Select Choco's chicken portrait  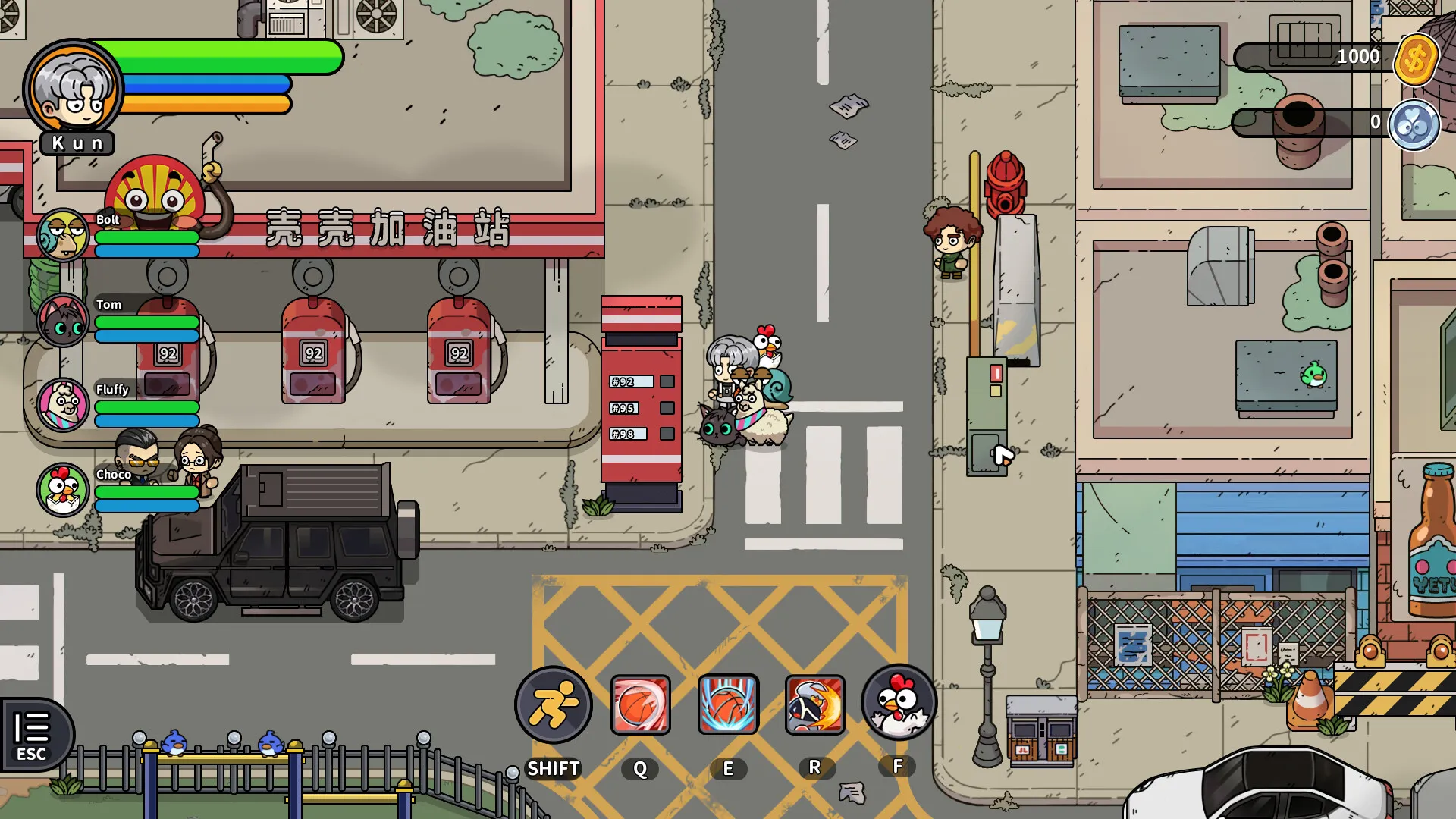(63, 491)
